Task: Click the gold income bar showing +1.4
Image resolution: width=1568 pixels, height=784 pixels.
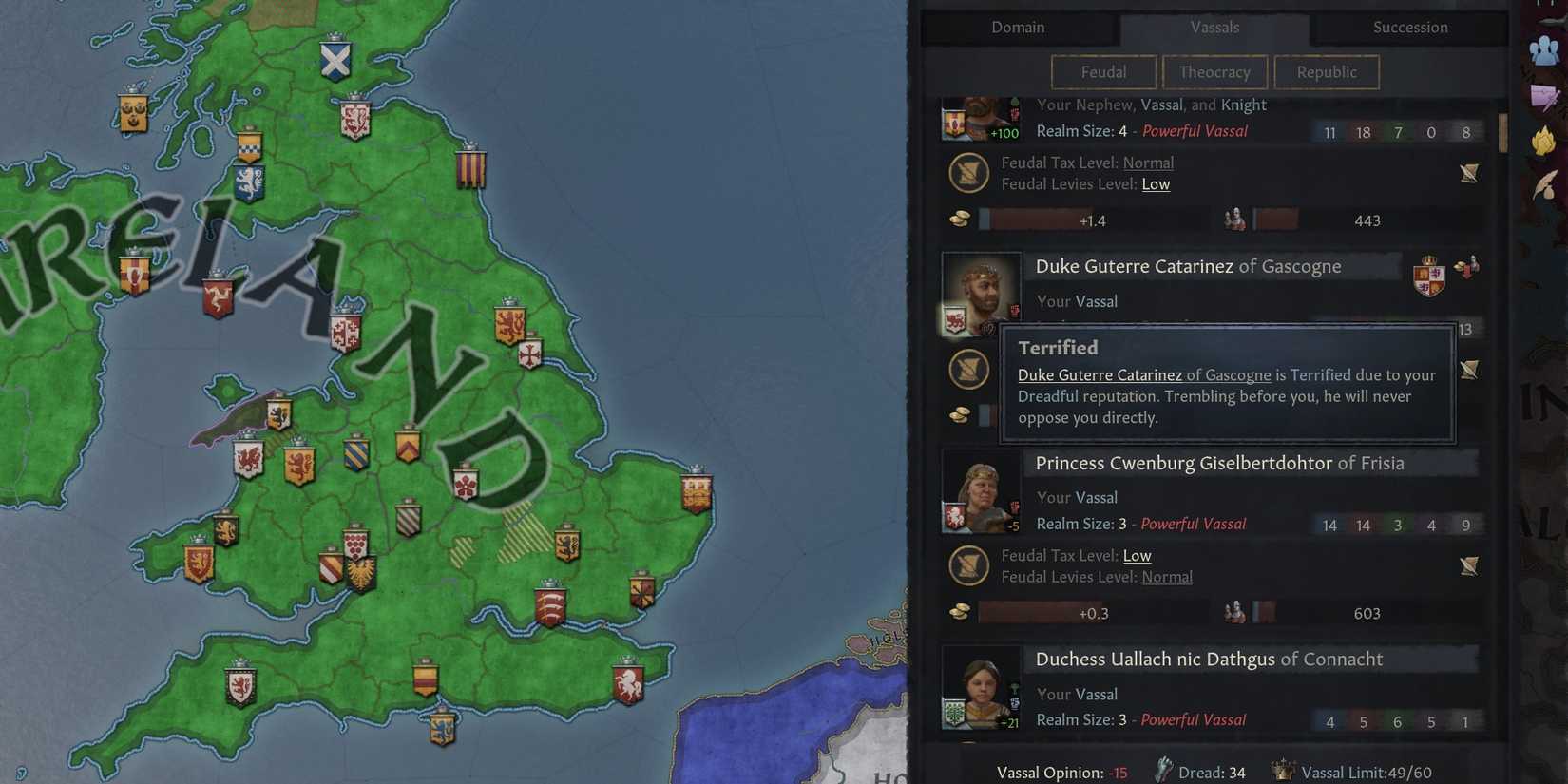Action: click(1091, 220)
